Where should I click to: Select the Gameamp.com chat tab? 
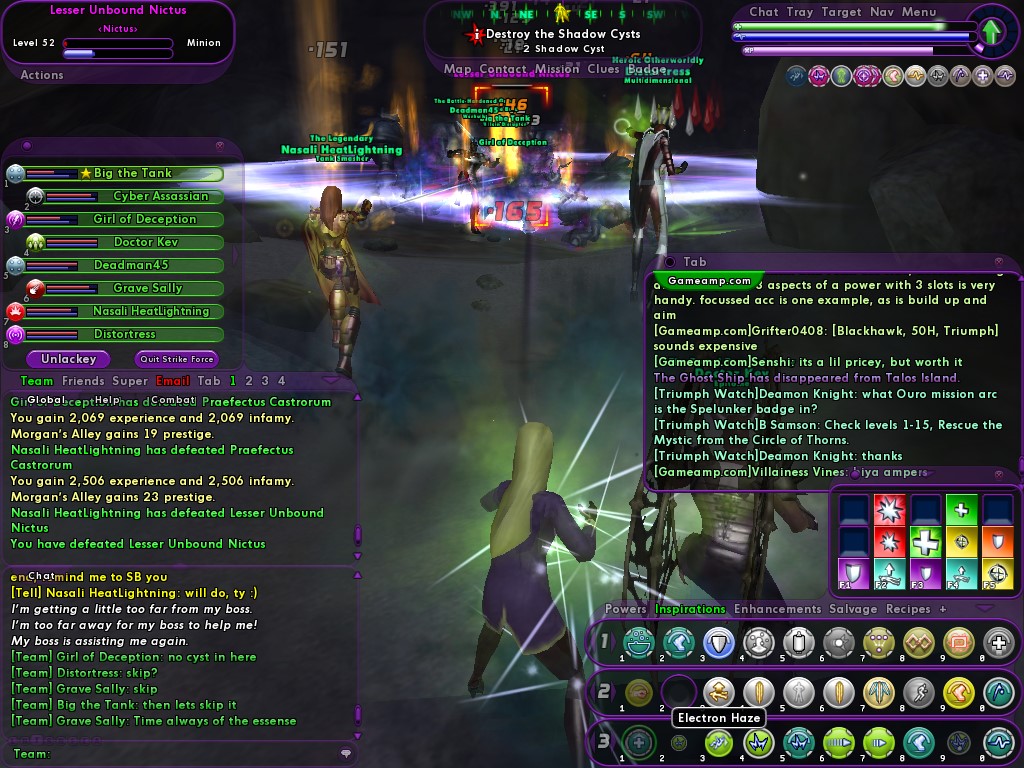(709, 282)
